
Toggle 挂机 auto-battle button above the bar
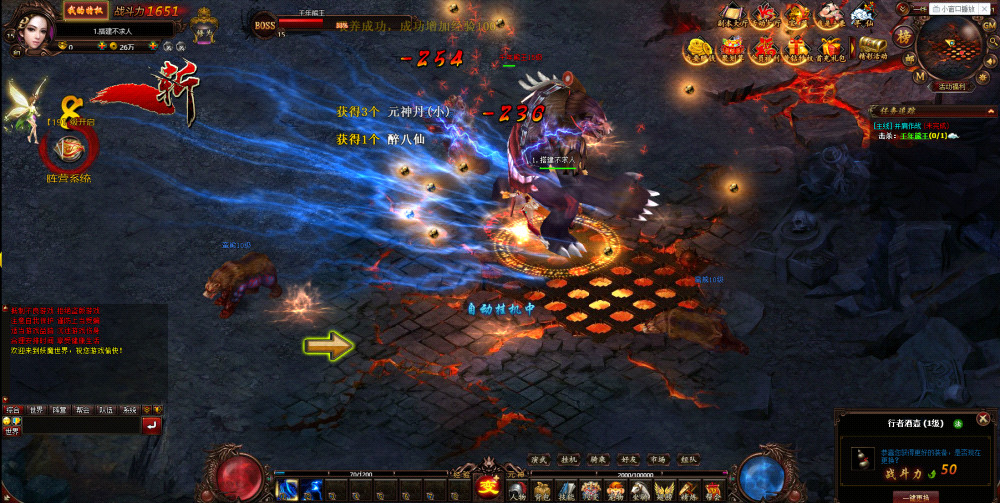click(568, 460)
